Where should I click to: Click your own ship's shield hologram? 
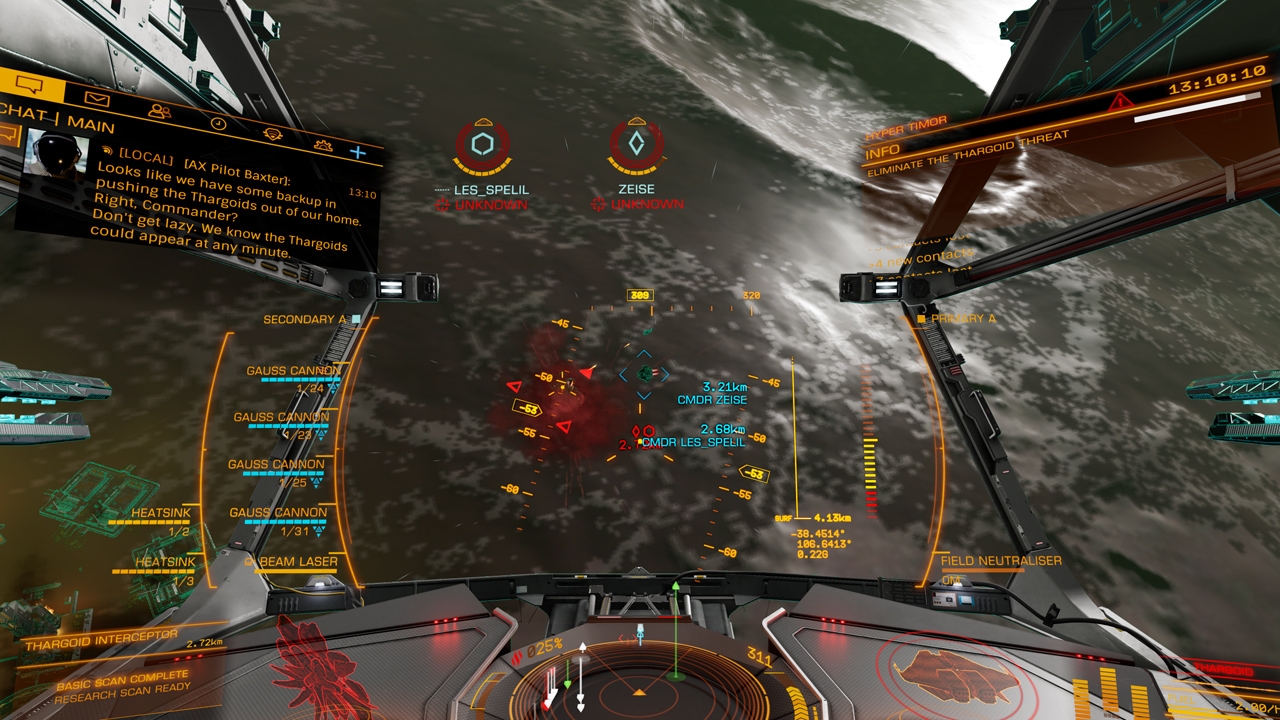(x=940, y=672)
